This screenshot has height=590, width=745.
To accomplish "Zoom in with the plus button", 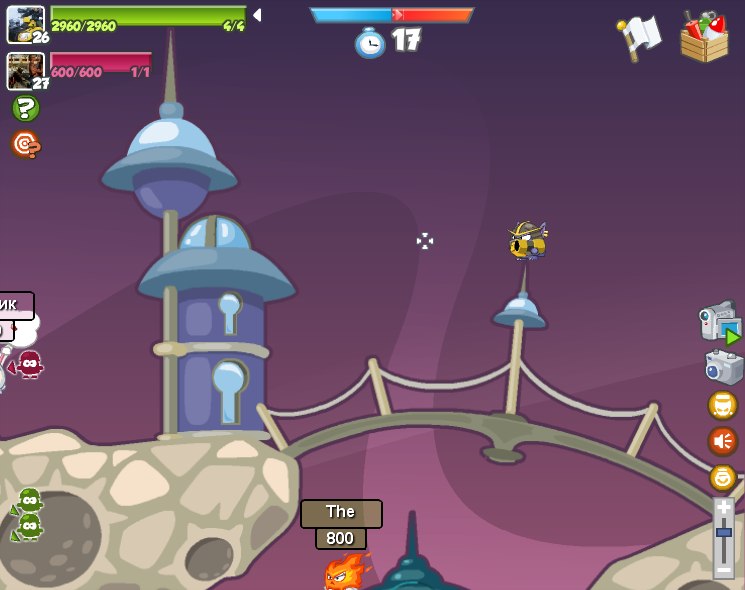I will (723, 507).
